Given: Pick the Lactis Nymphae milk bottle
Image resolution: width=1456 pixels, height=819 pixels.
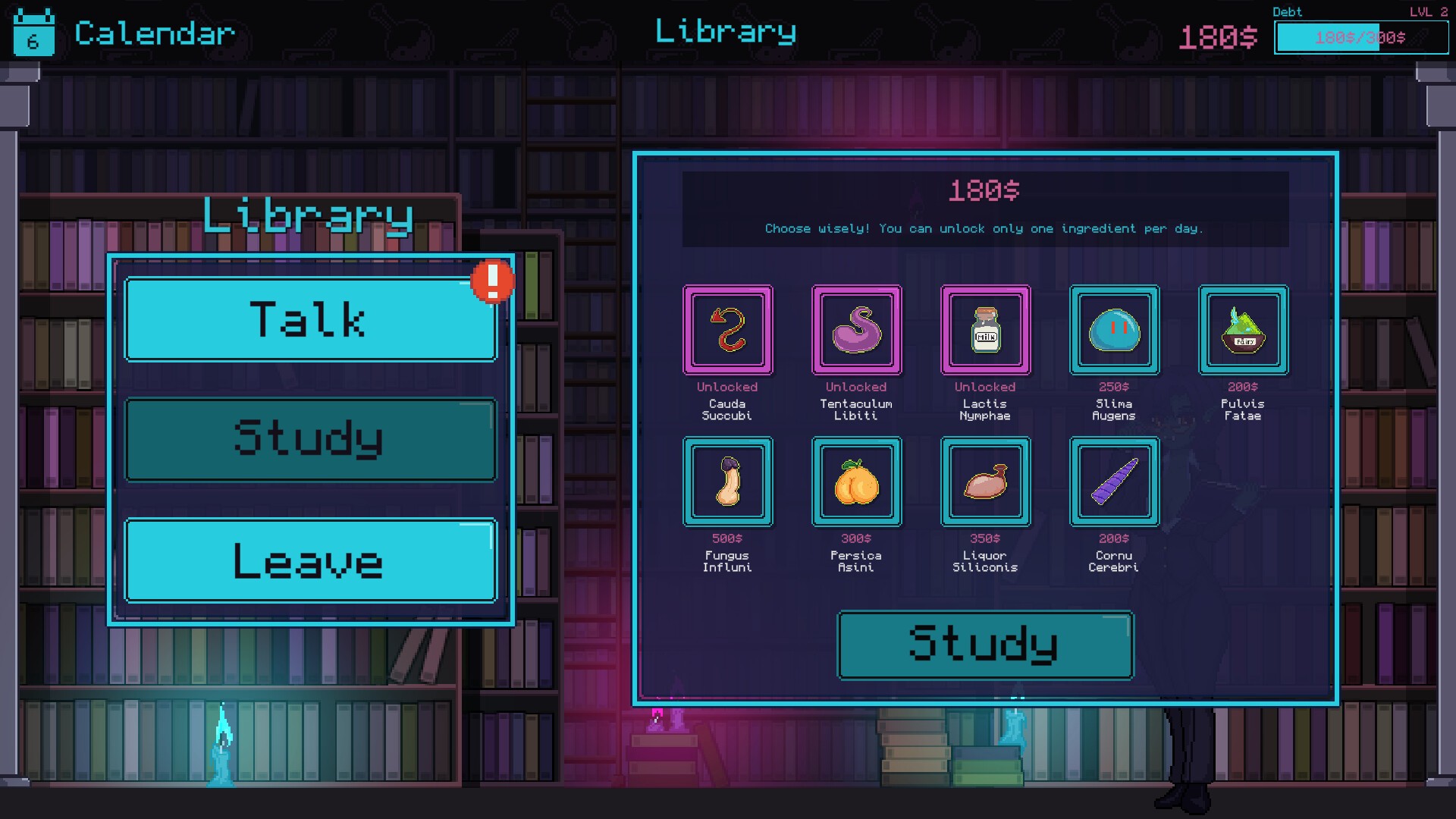Looking at the screenshot, I should (x=986, y=330).
